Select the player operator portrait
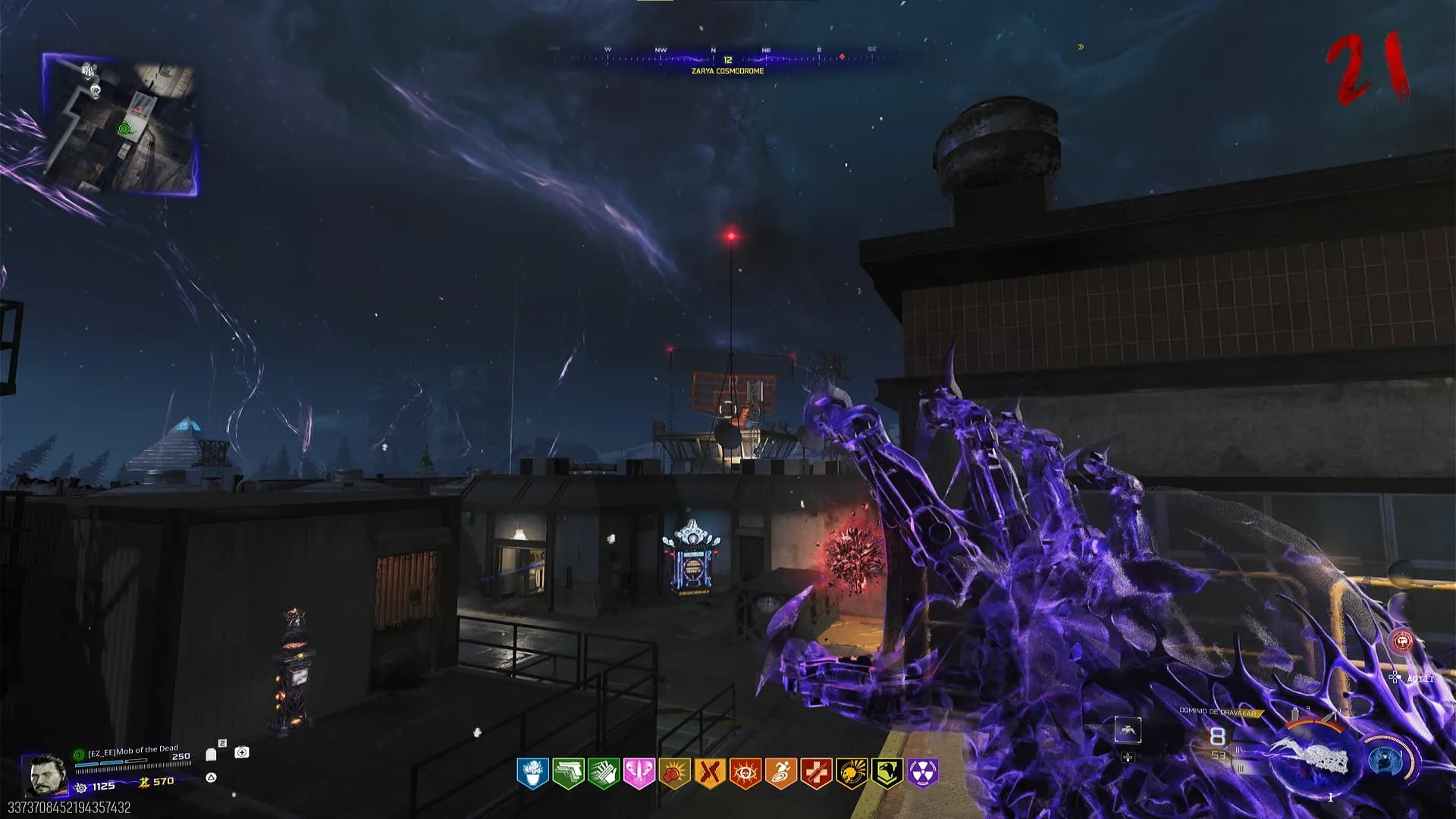Screen dimensions: 1456x819 click(x=47, y=775)
